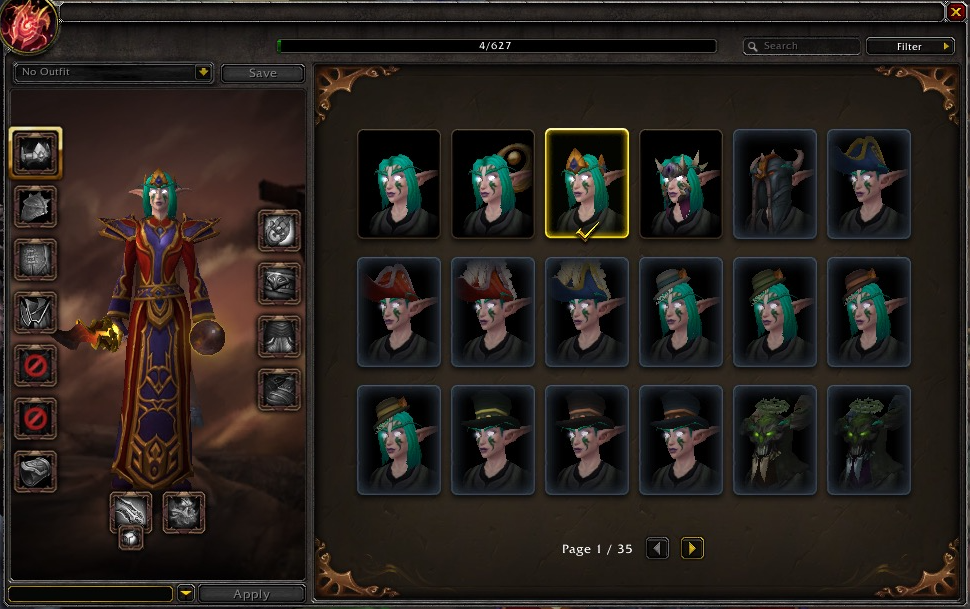Select the gold jeweled crown appearance
This screenshot has height=609, width=970.
[587, 184]
